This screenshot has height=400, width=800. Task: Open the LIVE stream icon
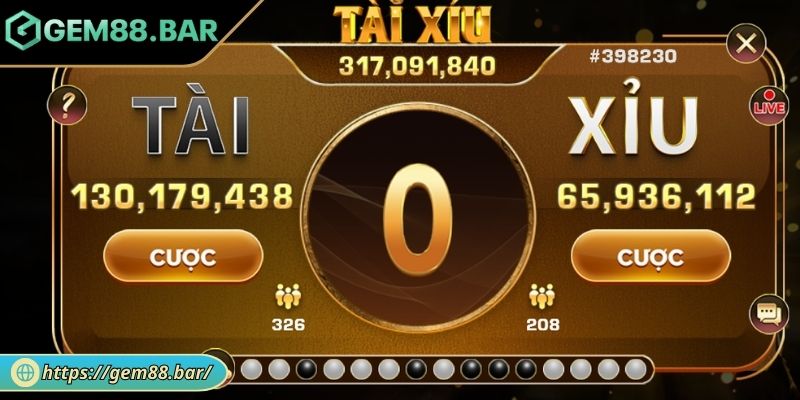coord(768,104)
